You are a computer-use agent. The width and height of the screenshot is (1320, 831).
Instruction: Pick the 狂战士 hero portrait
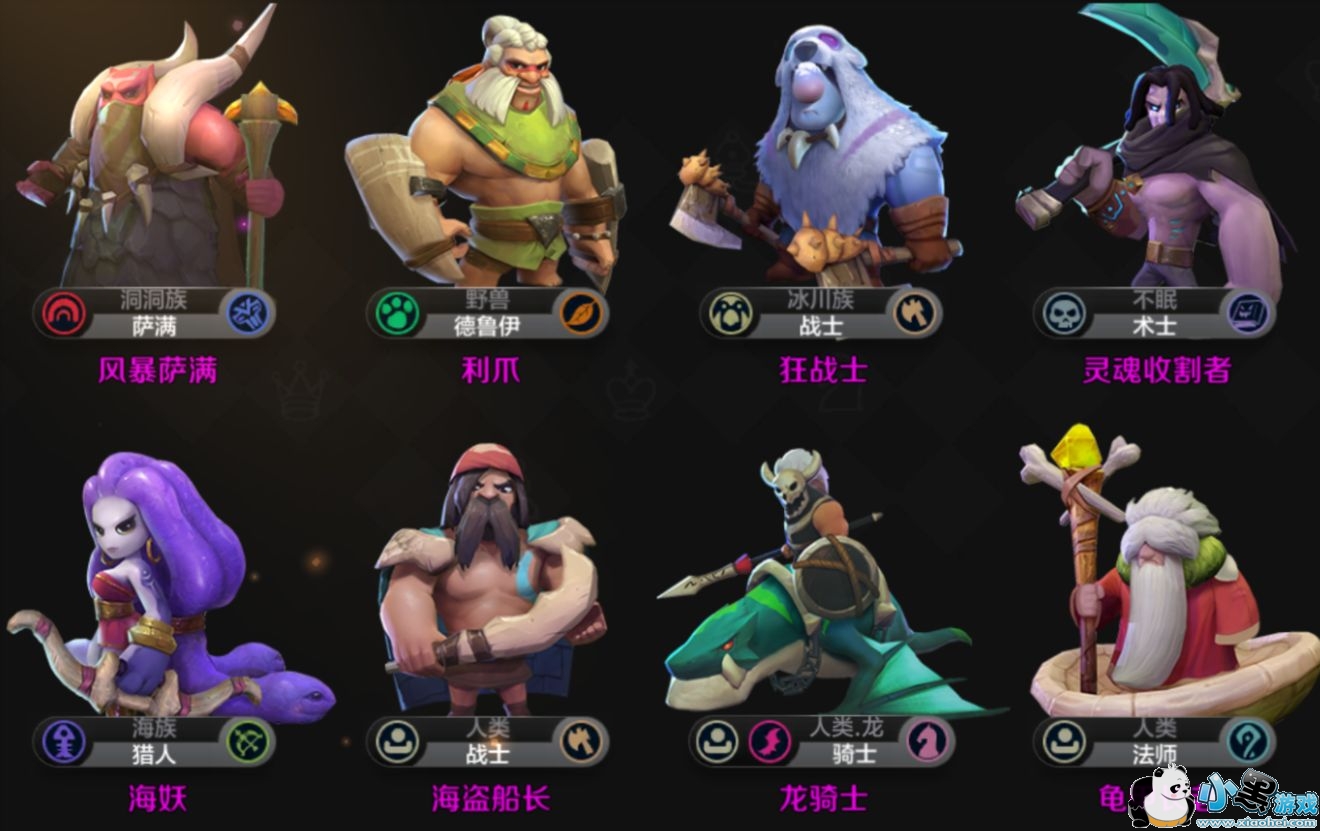pos(822,160)
